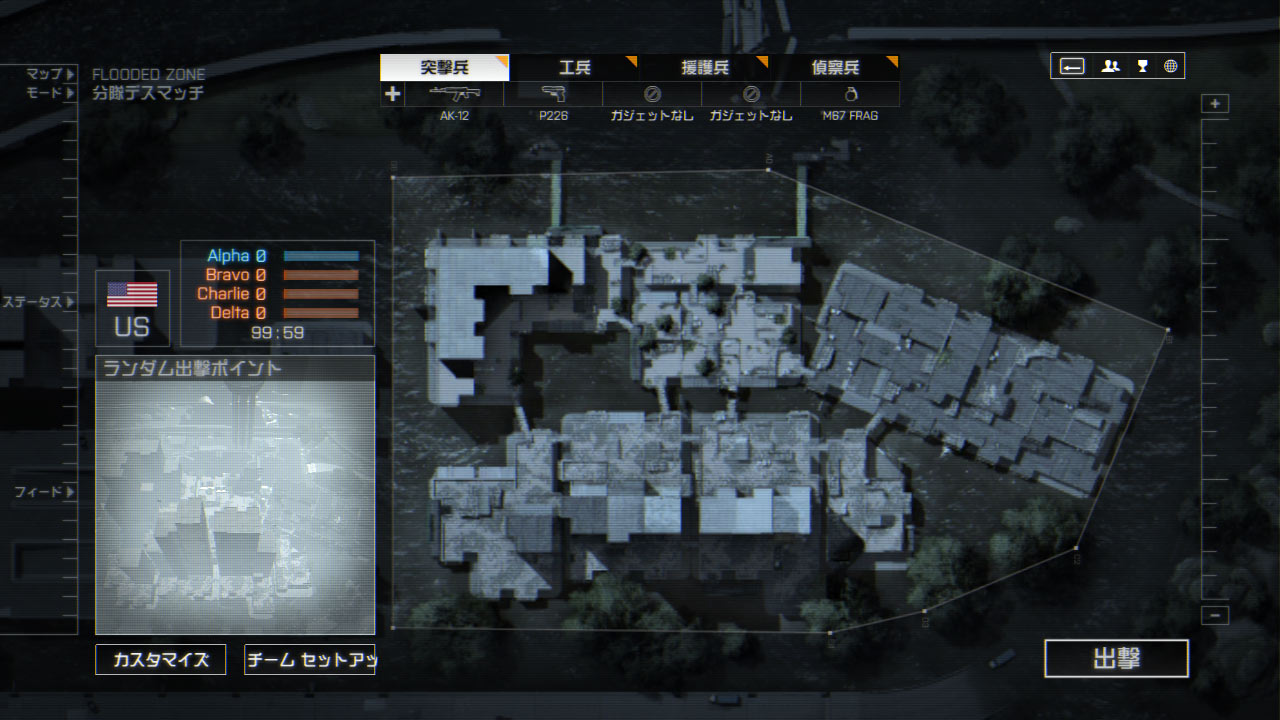This screenshot has height=720, width=1280.
Task: Open the カスタマイズ customize button
Action: (160, 660)
